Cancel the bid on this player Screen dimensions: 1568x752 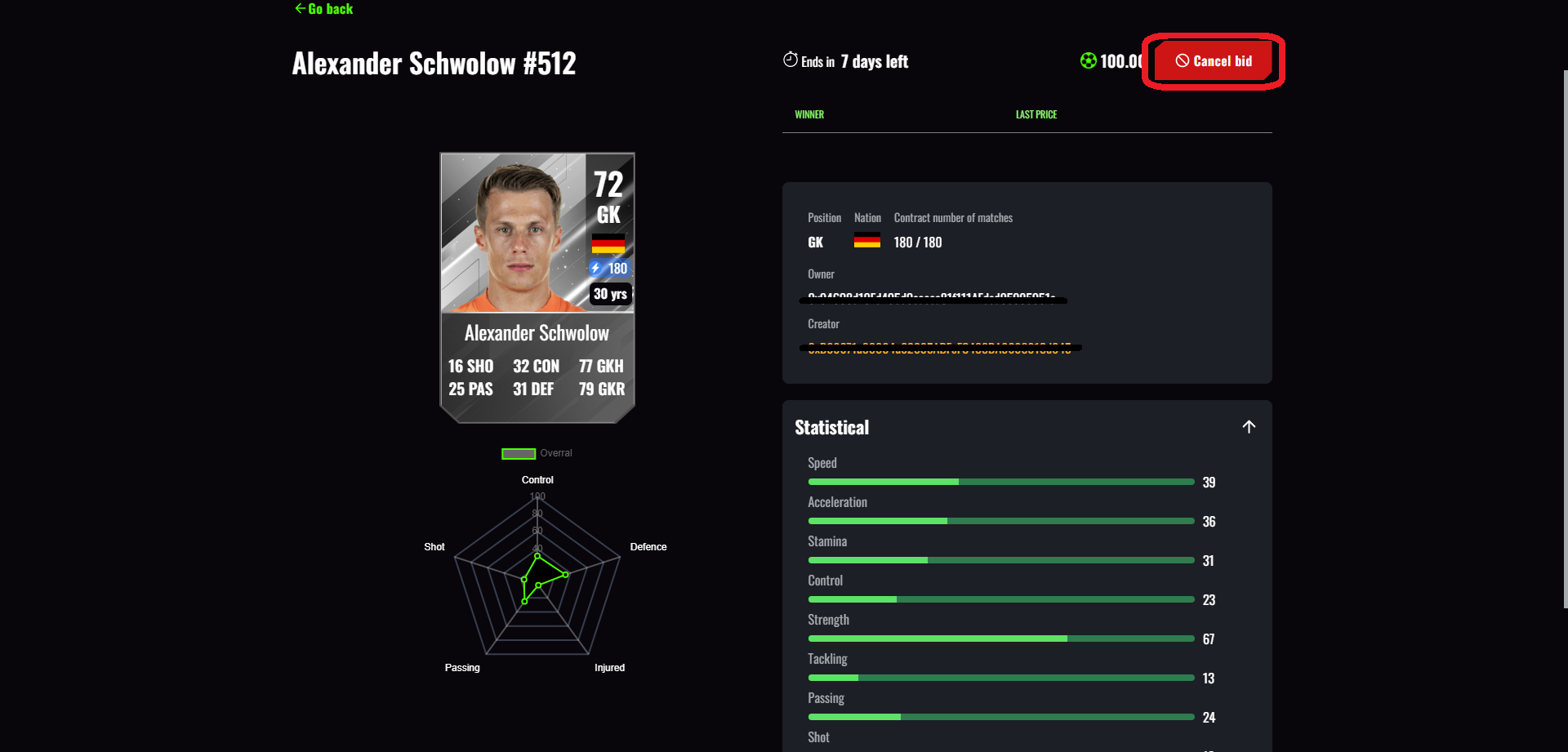tap(1213, 61)
